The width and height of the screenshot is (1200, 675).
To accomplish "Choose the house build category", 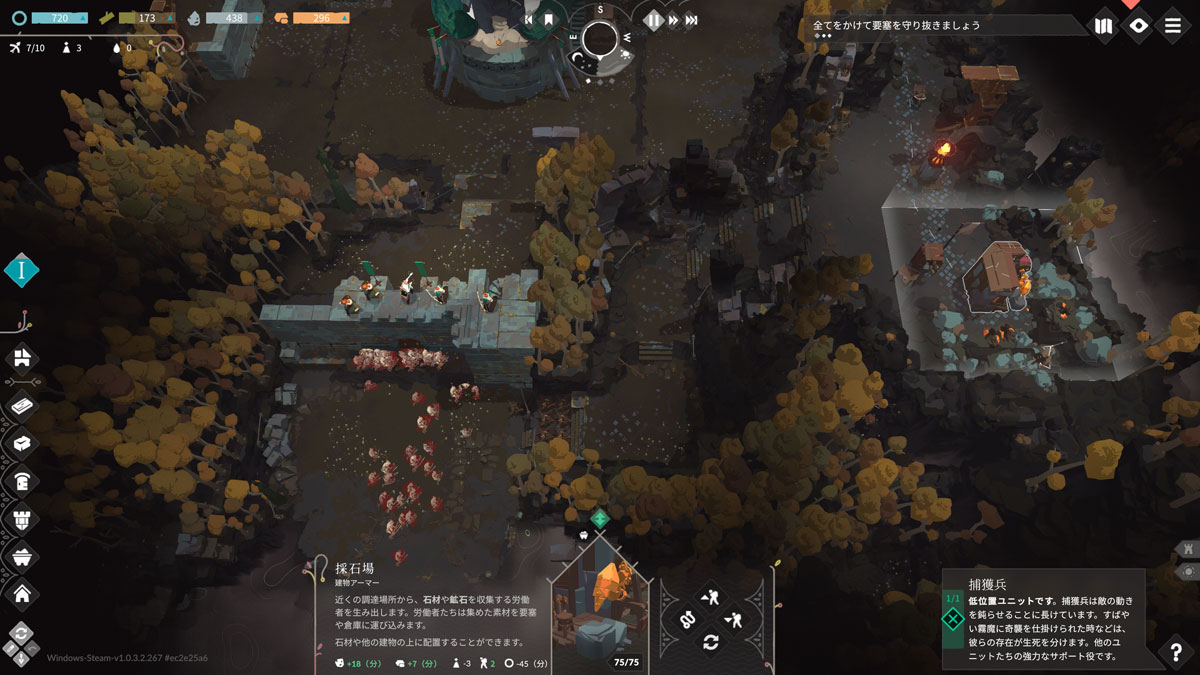I will coord(21,594).
